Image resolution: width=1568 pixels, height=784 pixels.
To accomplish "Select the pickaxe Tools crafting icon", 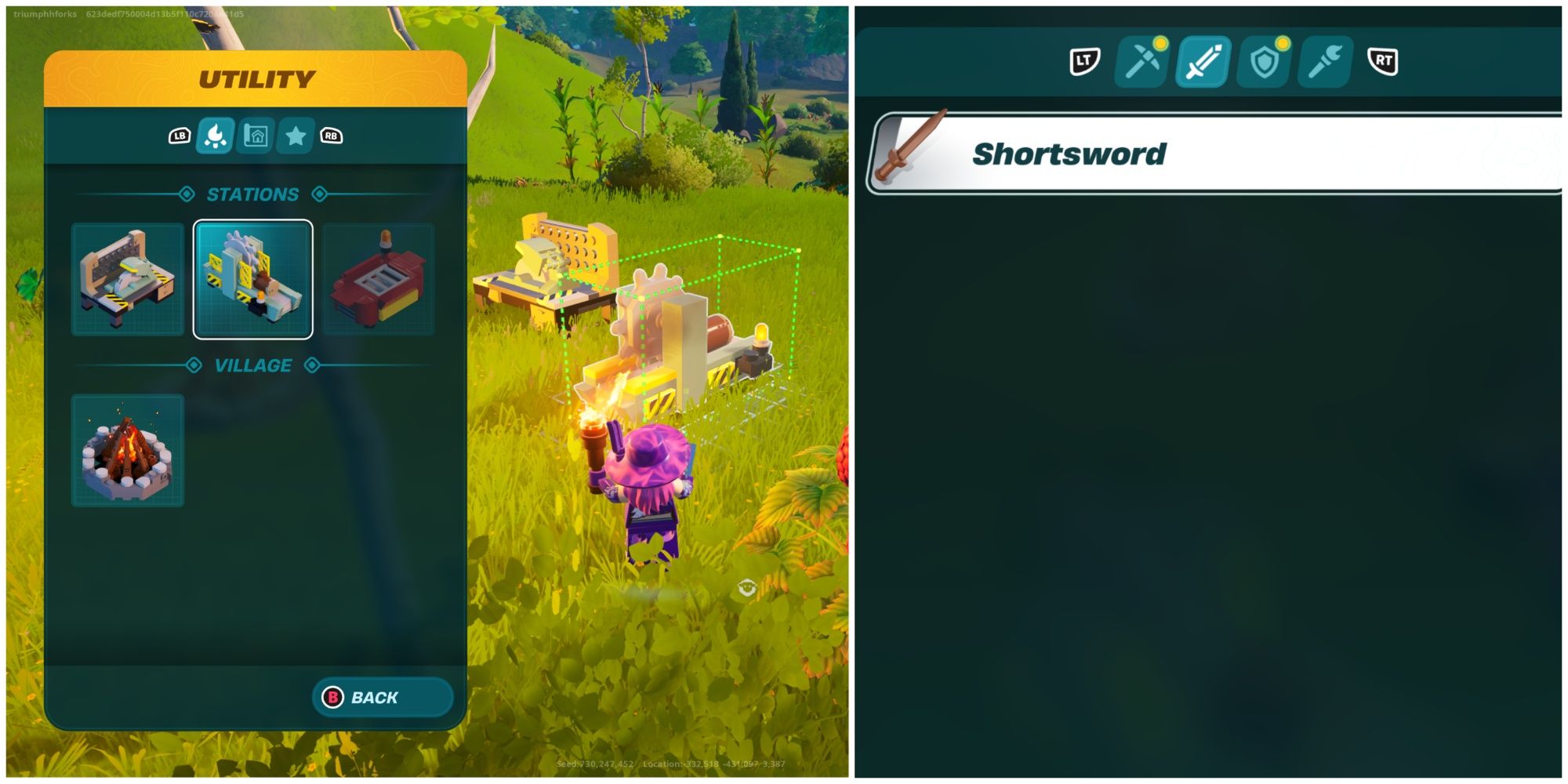I will click(x=1142, y=64).
